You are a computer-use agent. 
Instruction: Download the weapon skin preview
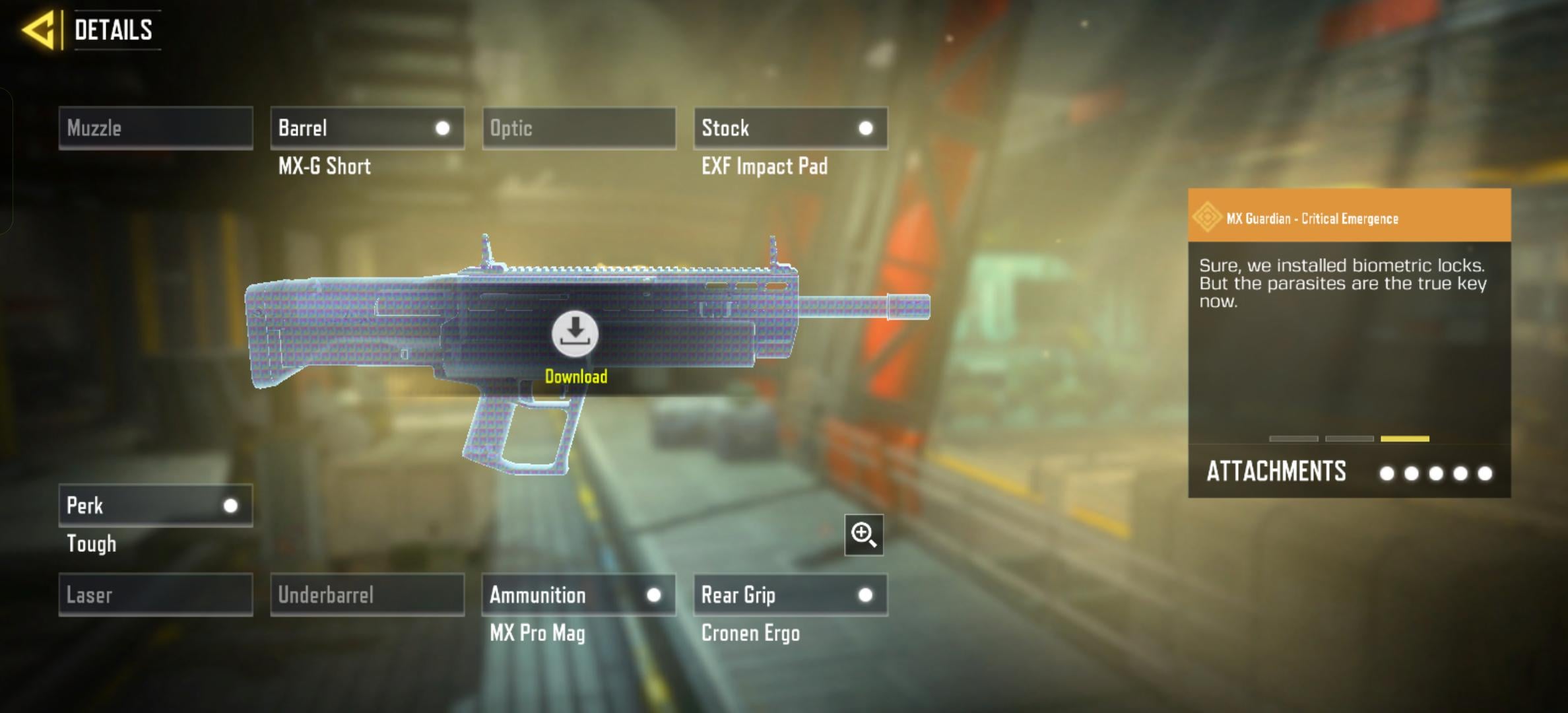(x=575, y=333)
